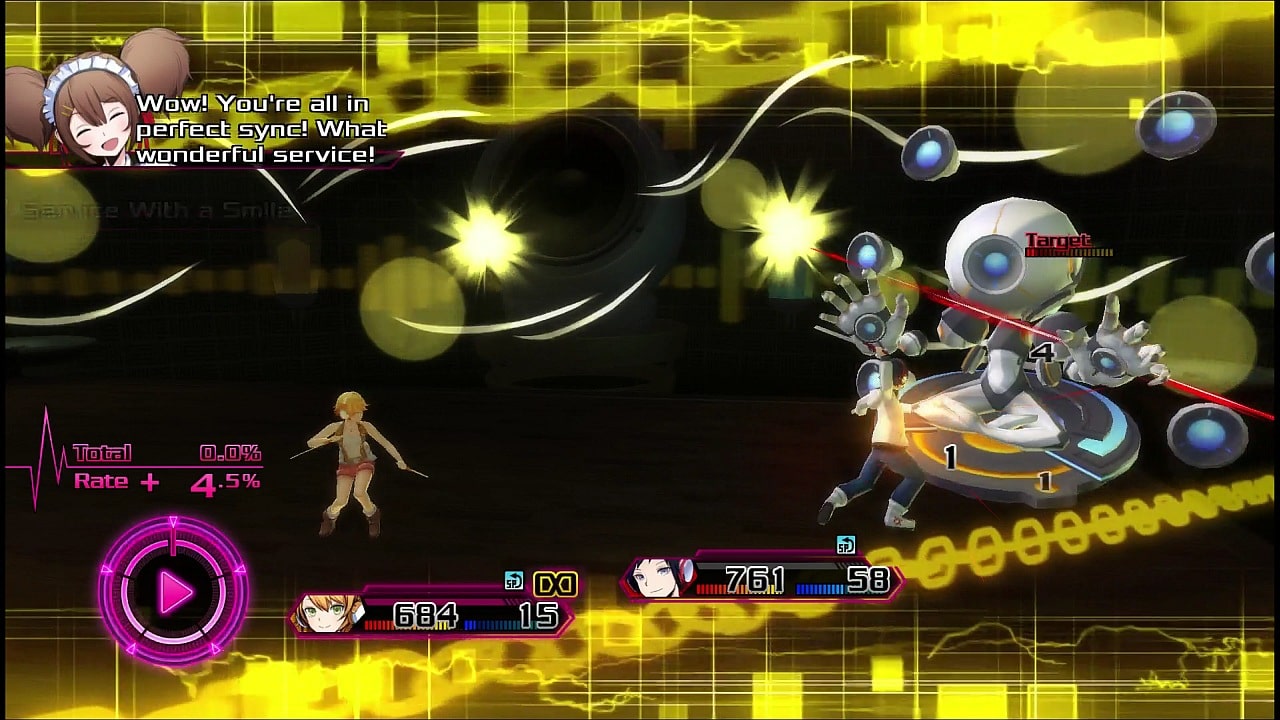
Task: Click the hit counter 4 on the enemy robot
Action: [x=1044, y=350]
